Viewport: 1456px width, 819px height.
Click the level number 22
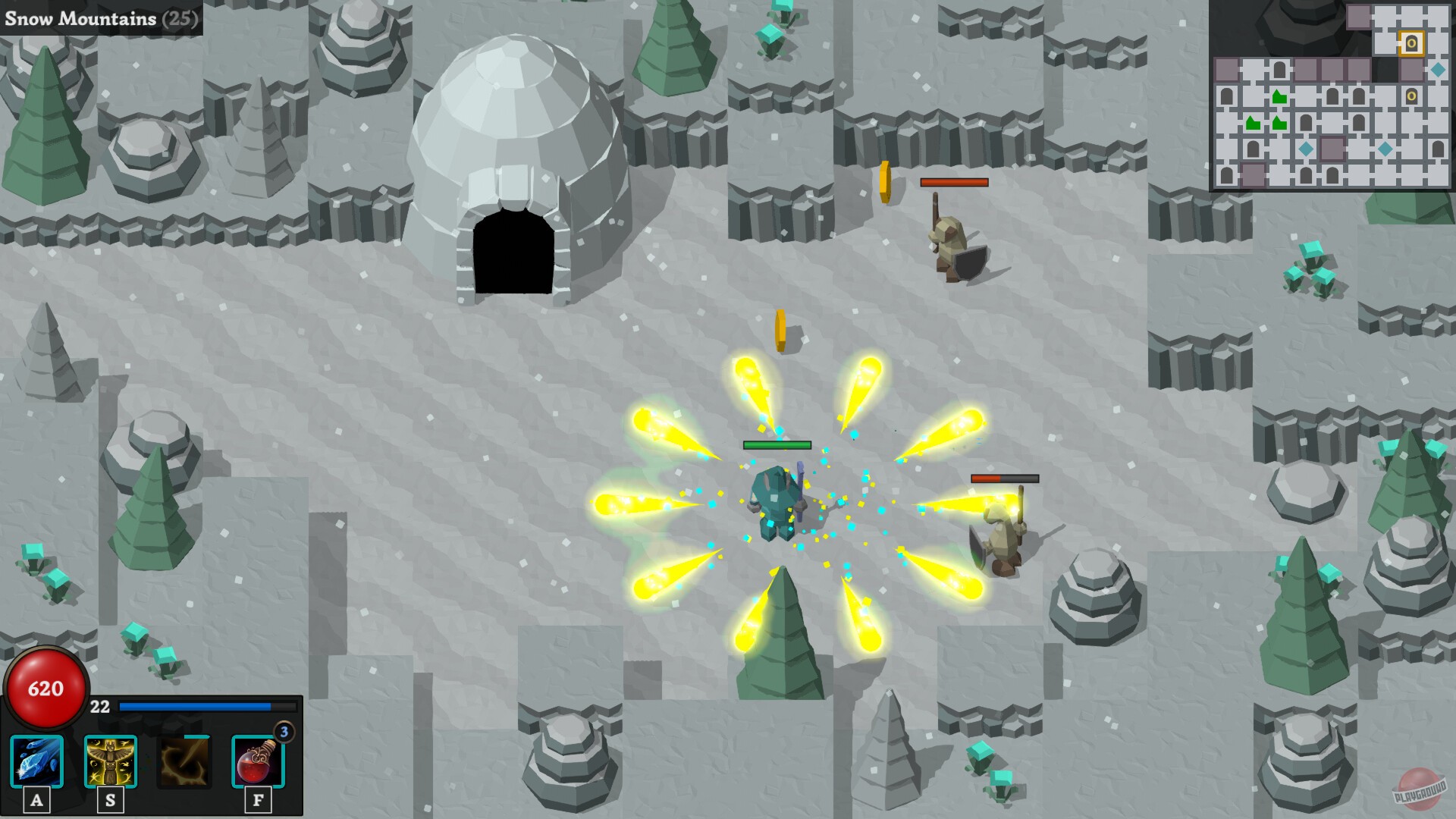click(x=99, y=708)
